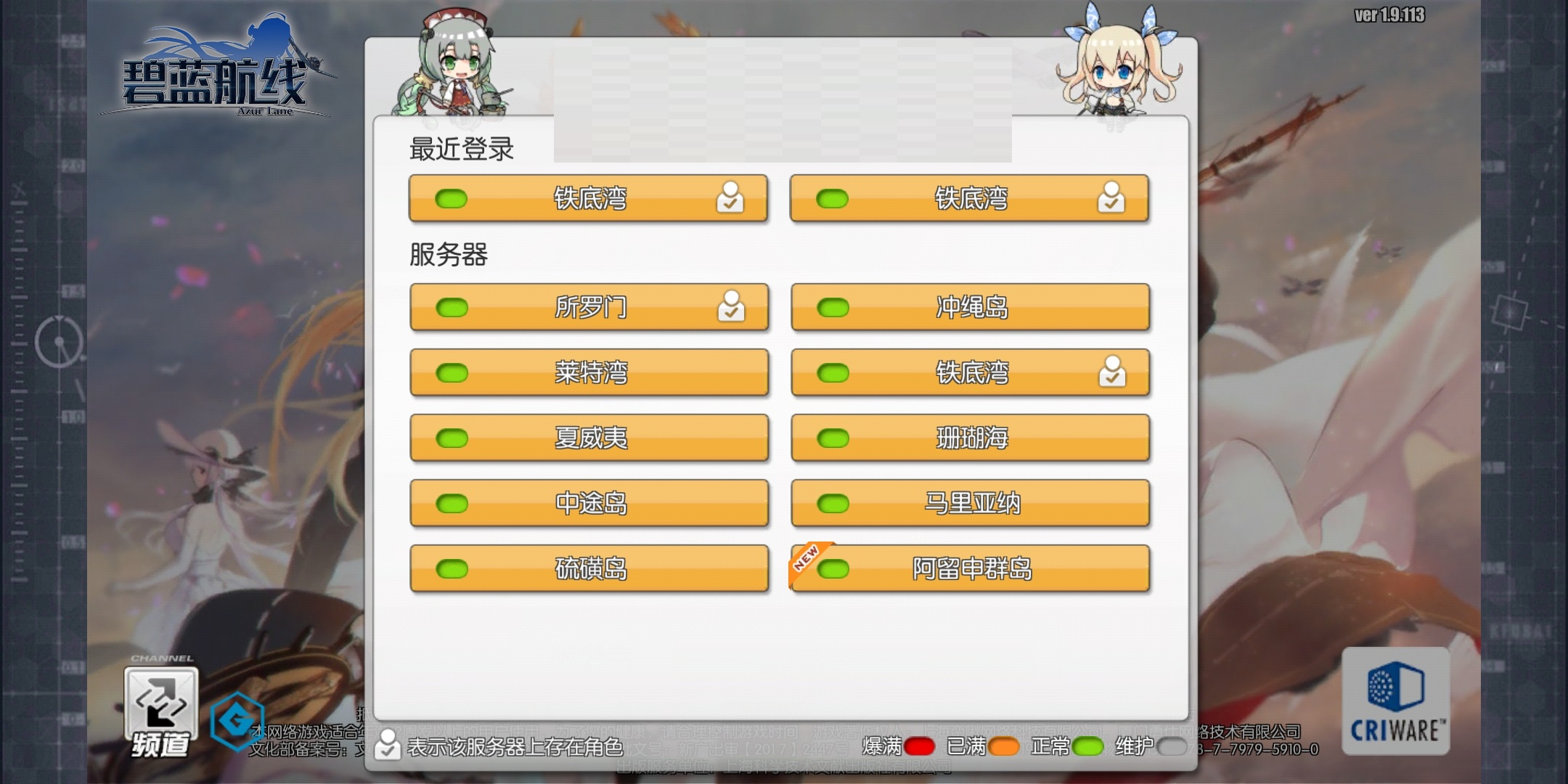Select the 阿留申群岛 server
This screenshot has width=1568, height=784.
point(971,568)
